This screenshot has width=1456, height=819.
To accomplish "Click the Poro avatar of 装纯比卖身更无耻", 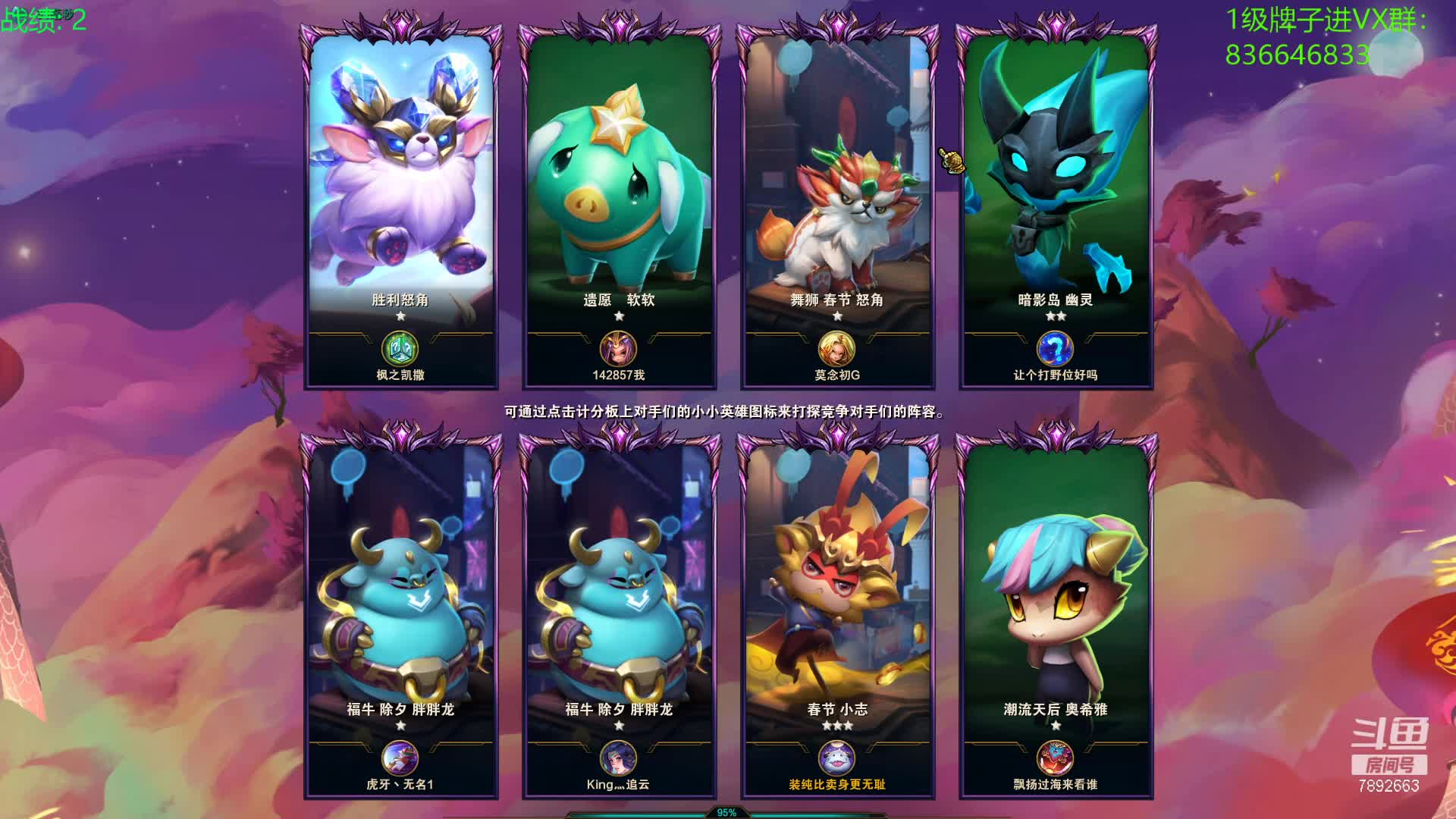I will (837, 759).
